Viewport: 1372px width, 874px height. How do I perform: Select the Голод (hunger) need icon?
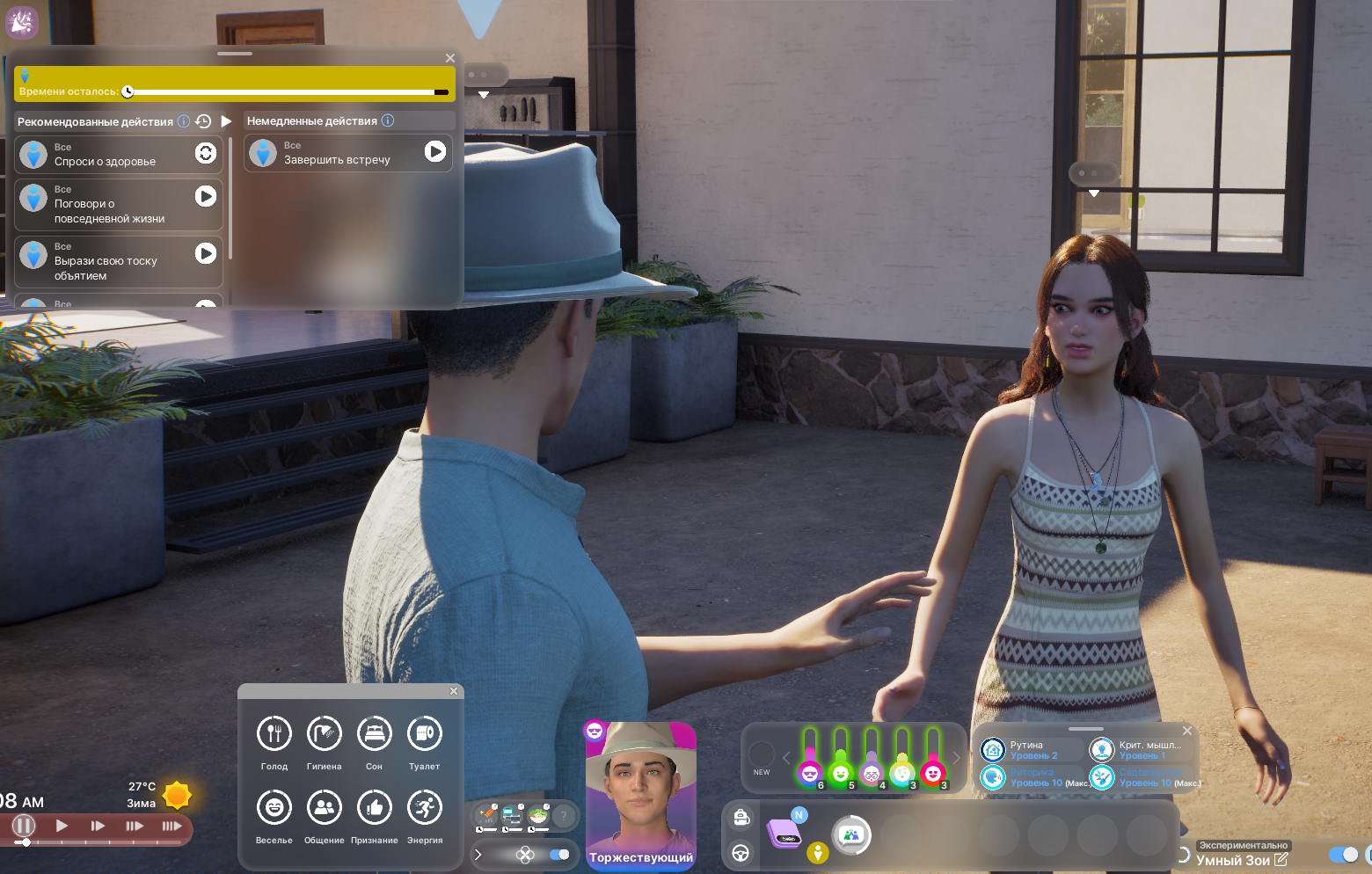274,733
